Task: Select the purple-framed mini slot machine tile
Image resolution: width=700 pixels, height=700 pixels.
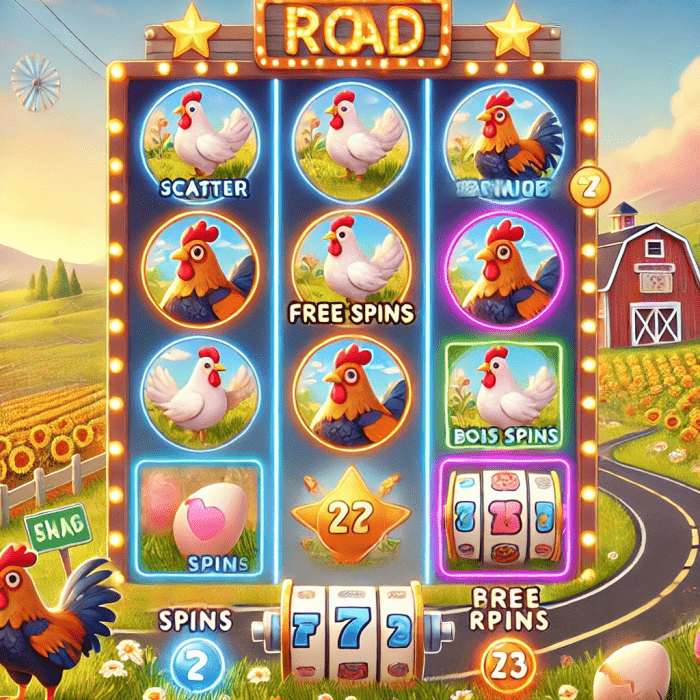Action: click(x=502, y=519)
